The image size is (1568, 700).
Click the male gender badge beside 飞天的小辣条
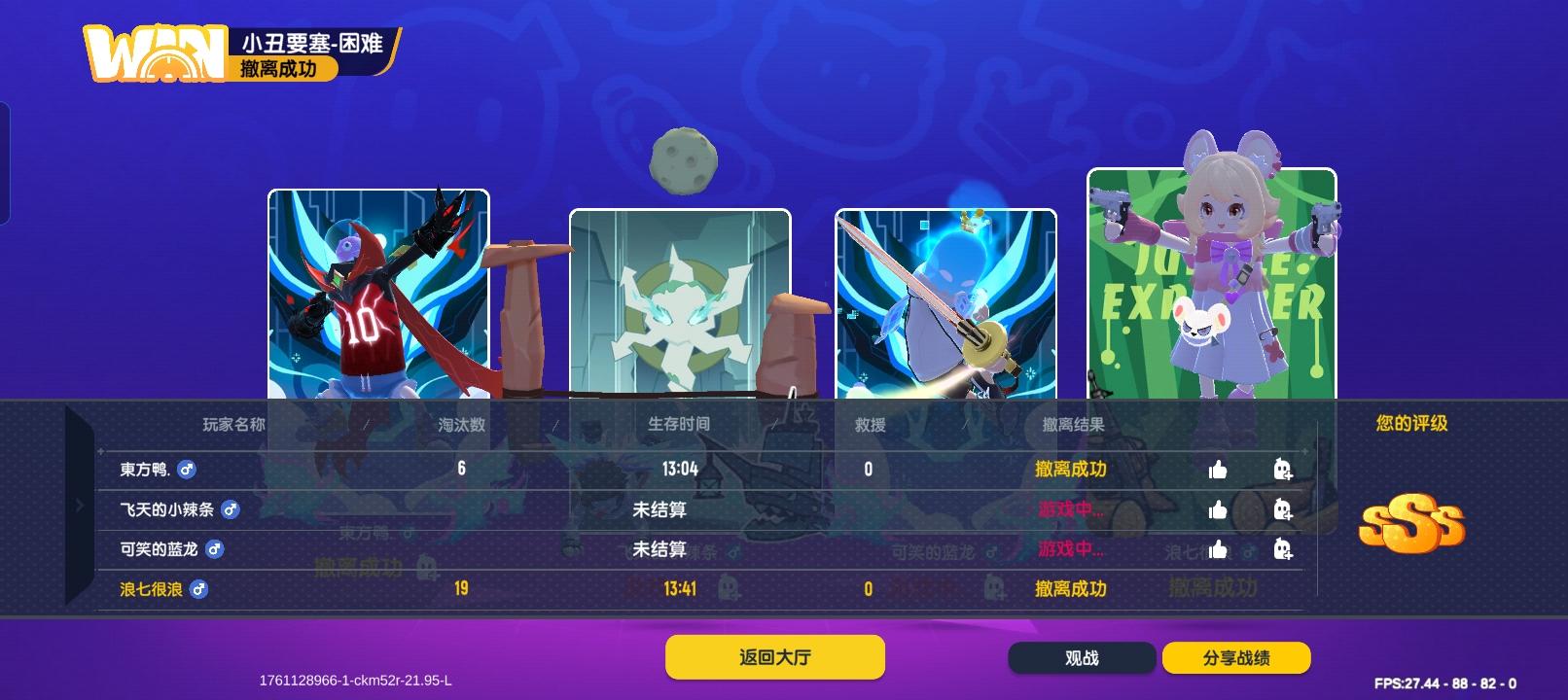(231, 509)
